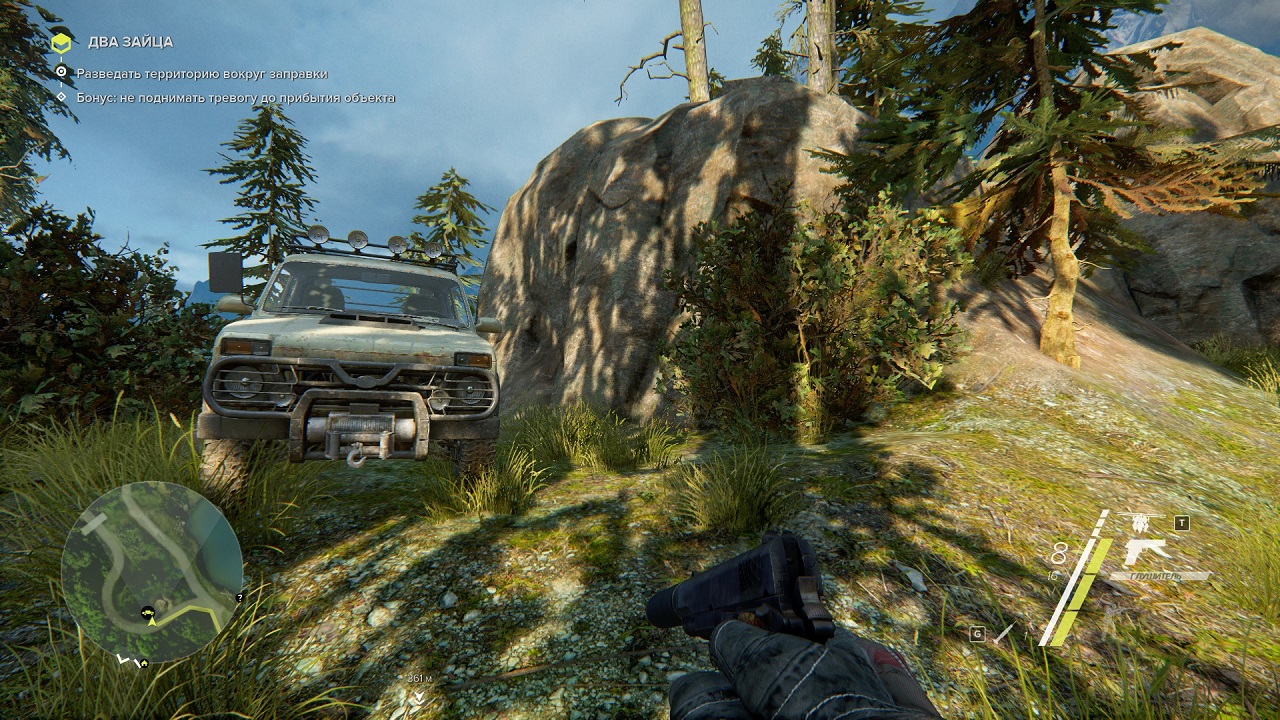This screenshot has height=720, width=1280.
Task: Open the circular minimap
Action: (x=151, y=570)
